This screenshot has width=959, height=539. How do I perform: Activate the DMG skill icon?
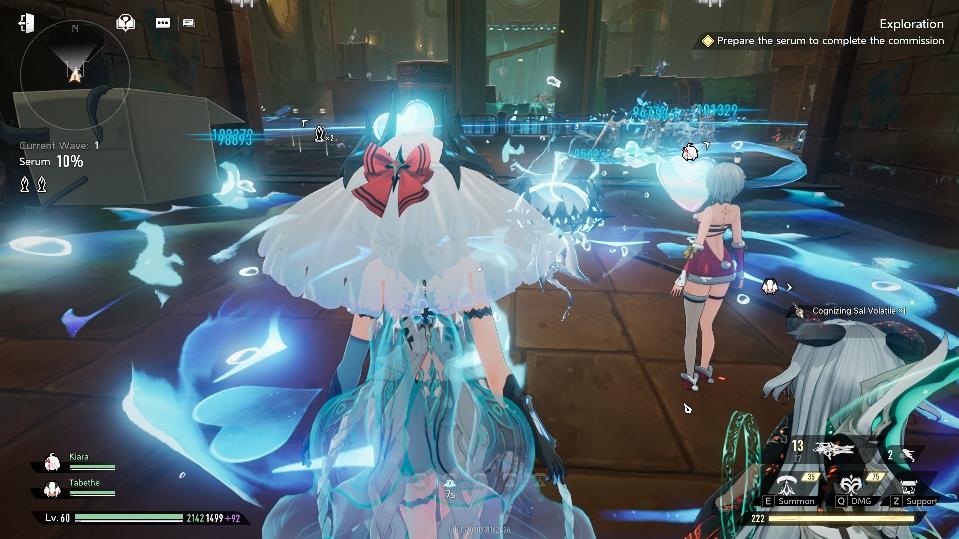pyautogui.click(x=851, y=483)
